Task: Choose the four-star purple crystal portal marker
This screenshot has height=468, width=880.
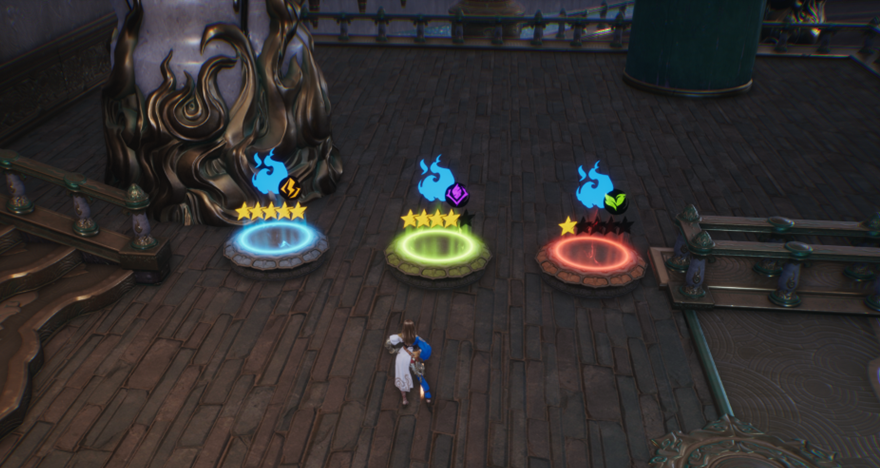Action: pos(438,183)
